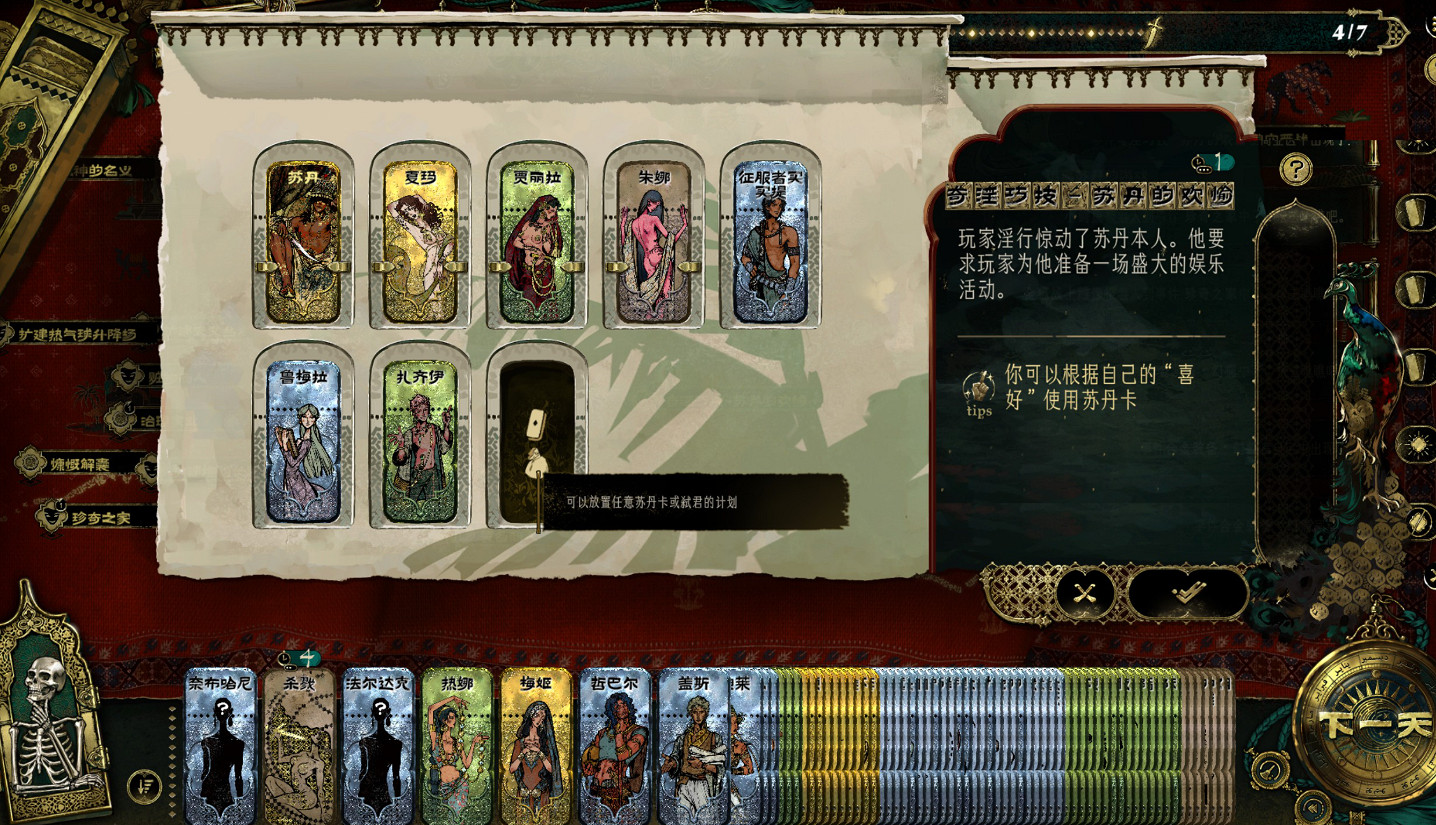Click the topmost card icon on the right edge
This screenshot has height=825, width=1436.
1414,210
